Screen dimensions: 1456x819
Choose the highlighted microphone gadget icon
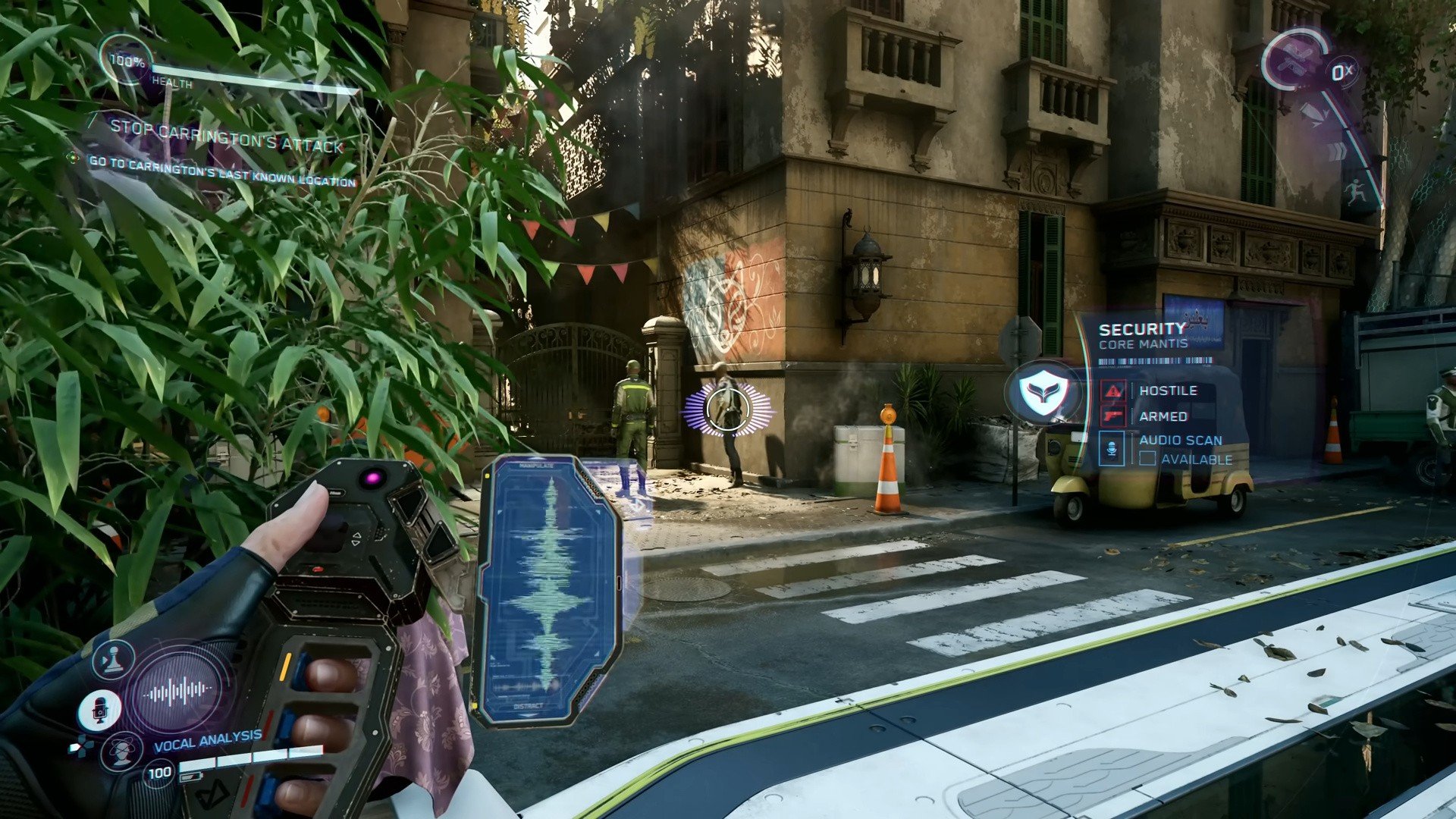point(99,710)
